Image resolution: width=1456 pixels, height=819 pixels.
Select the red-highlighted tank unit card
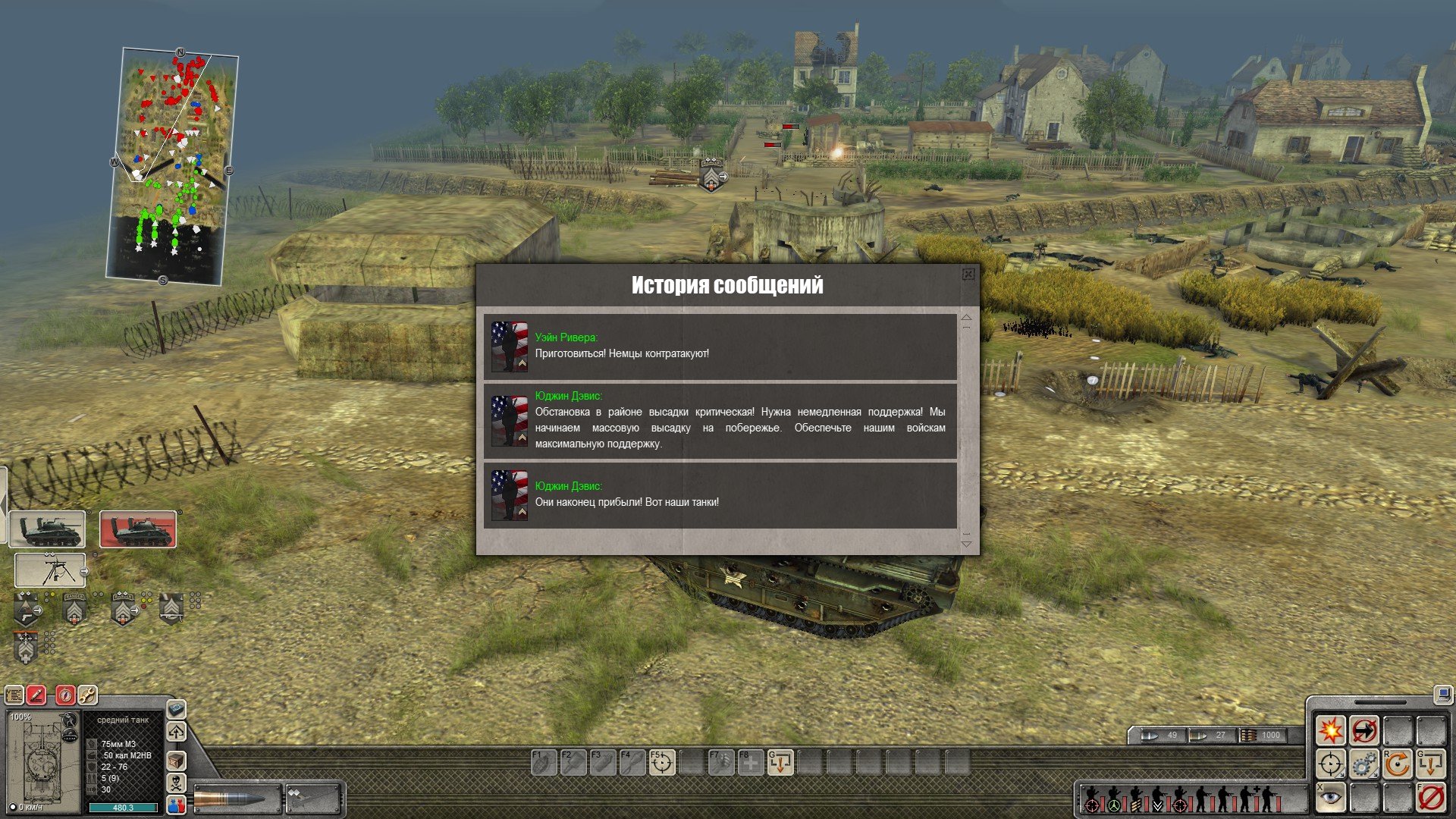pyautogui.click(x=138, y=529)
